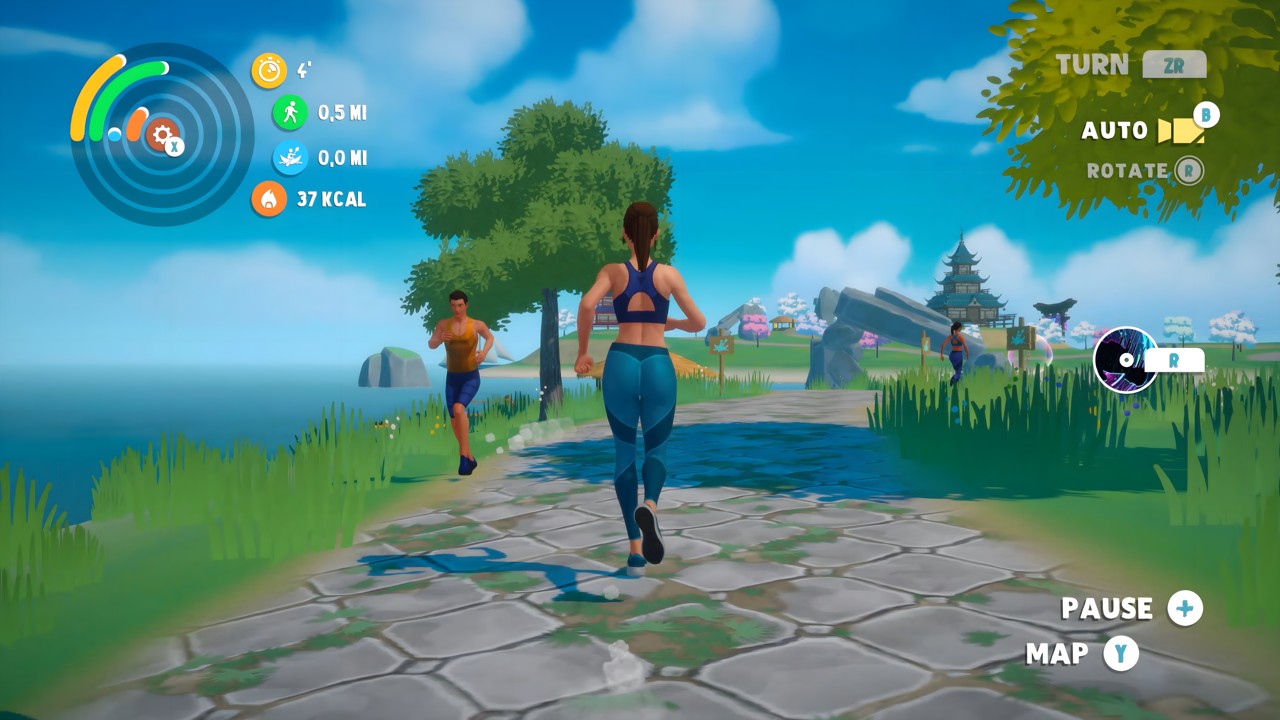
Task: Toggle camera rotation via ROTATE
Action: tap(1188, 170)
